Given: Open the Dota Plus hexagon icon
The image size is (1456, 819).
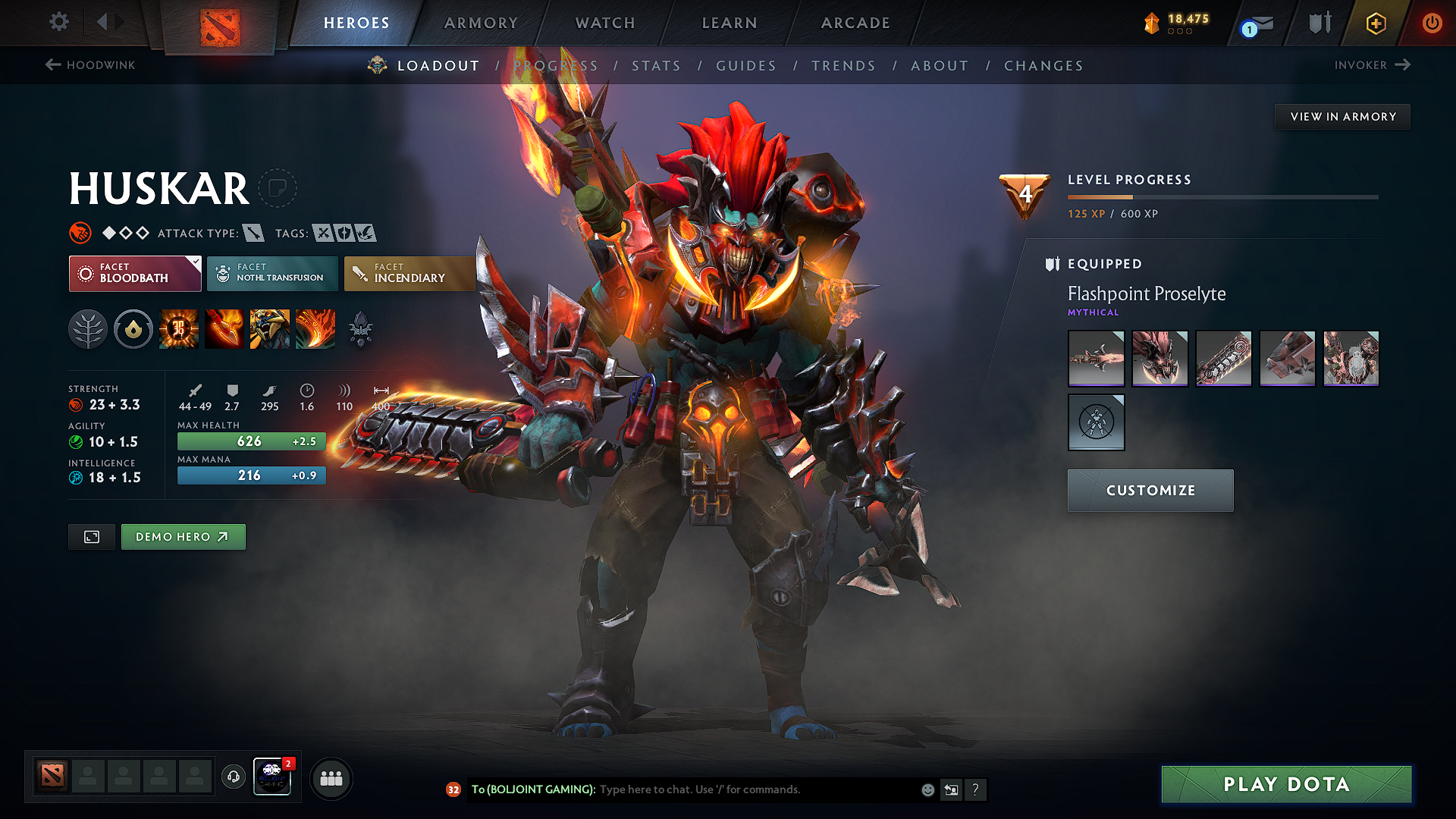Looking at the screenshot, I should (x=1376, y=23).
